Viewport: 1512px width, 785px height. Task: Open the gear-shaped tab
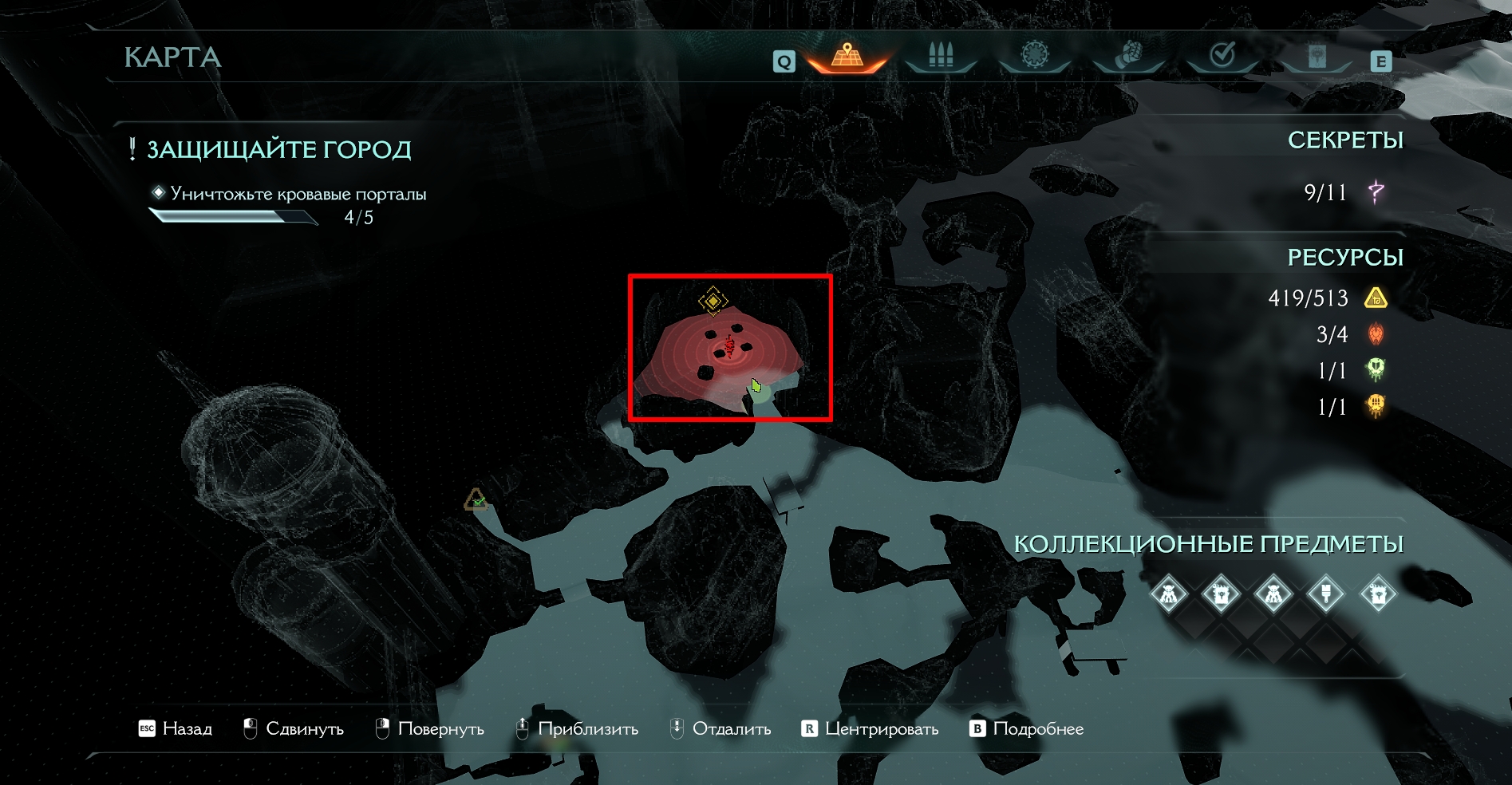click(x=1035, y=56)
